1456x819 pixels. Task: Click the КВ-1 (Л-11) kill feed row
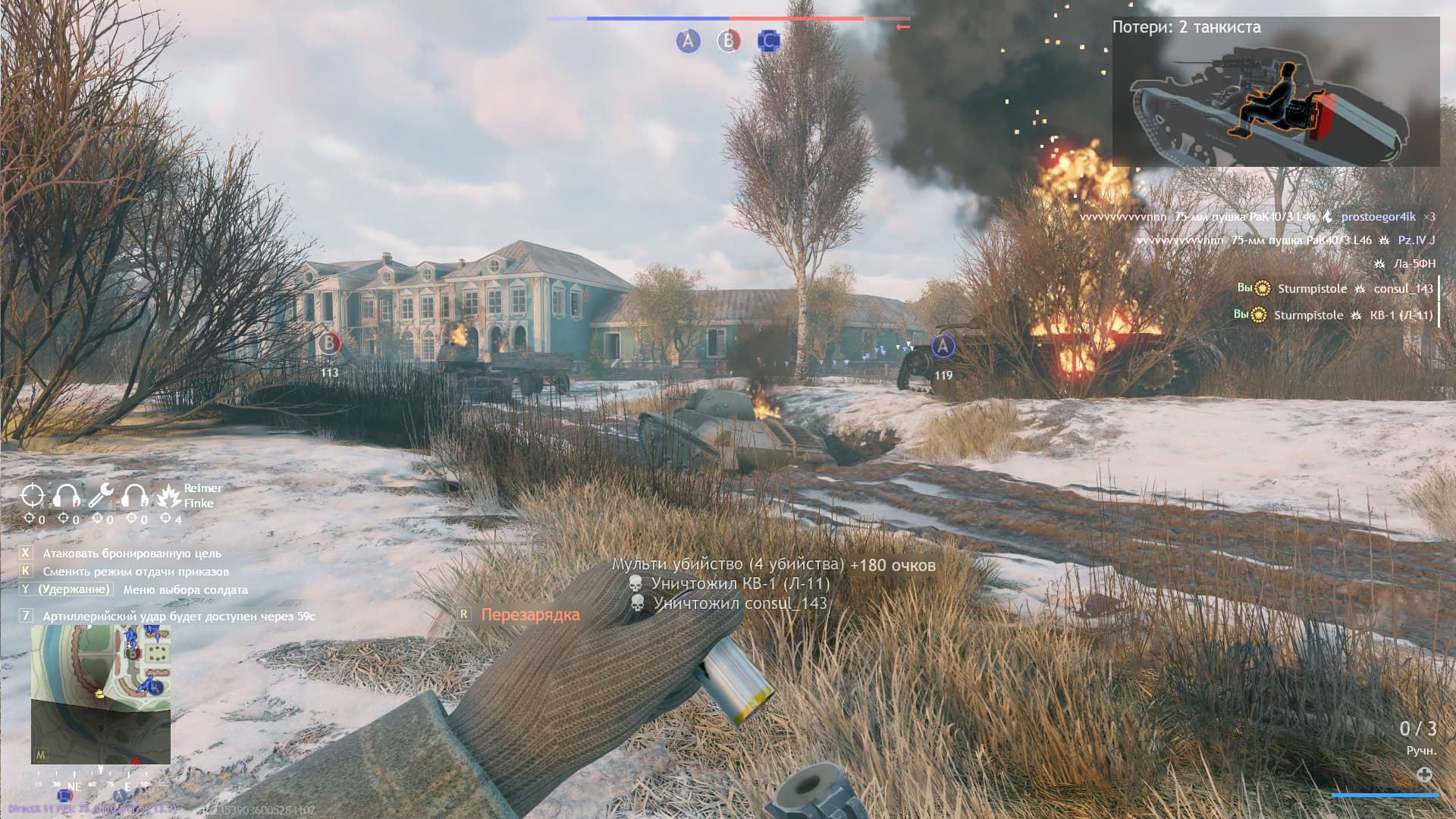click(1333, 315)
